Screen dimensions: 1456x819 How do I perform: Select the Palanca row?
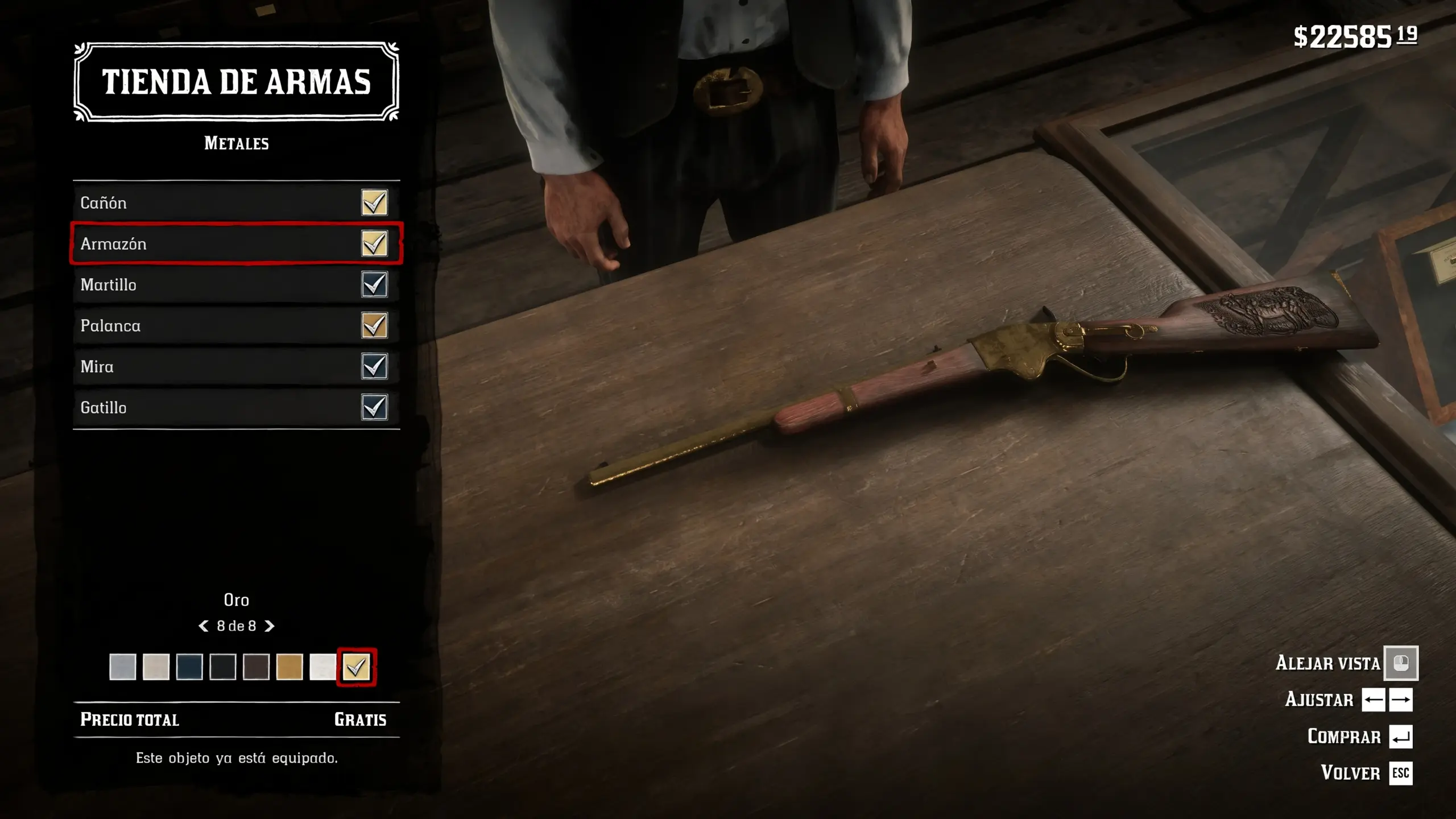[x=236, y=325]
